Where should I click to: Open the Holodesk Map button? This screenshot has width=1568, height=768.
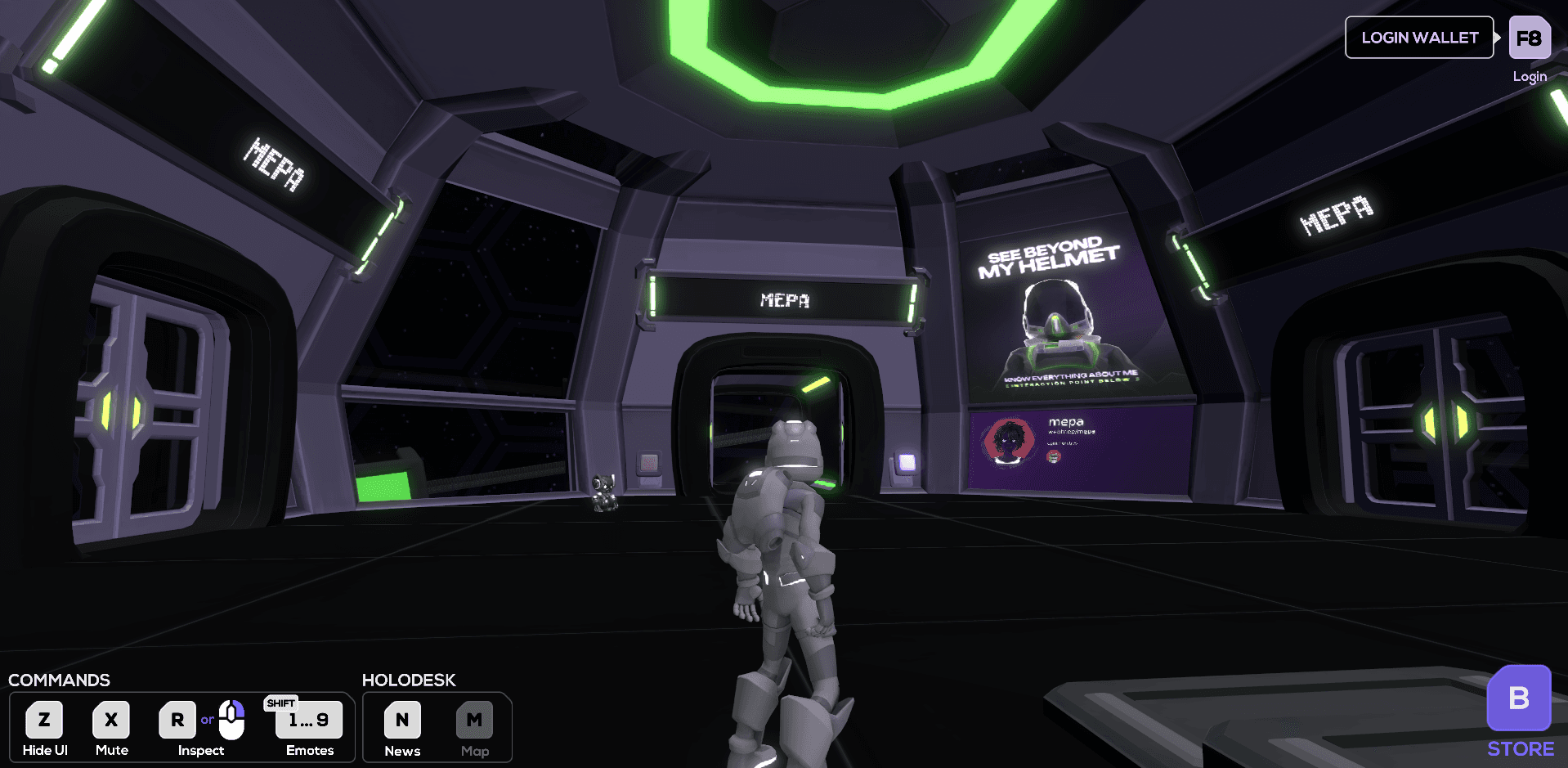click(x=474, y=721)
